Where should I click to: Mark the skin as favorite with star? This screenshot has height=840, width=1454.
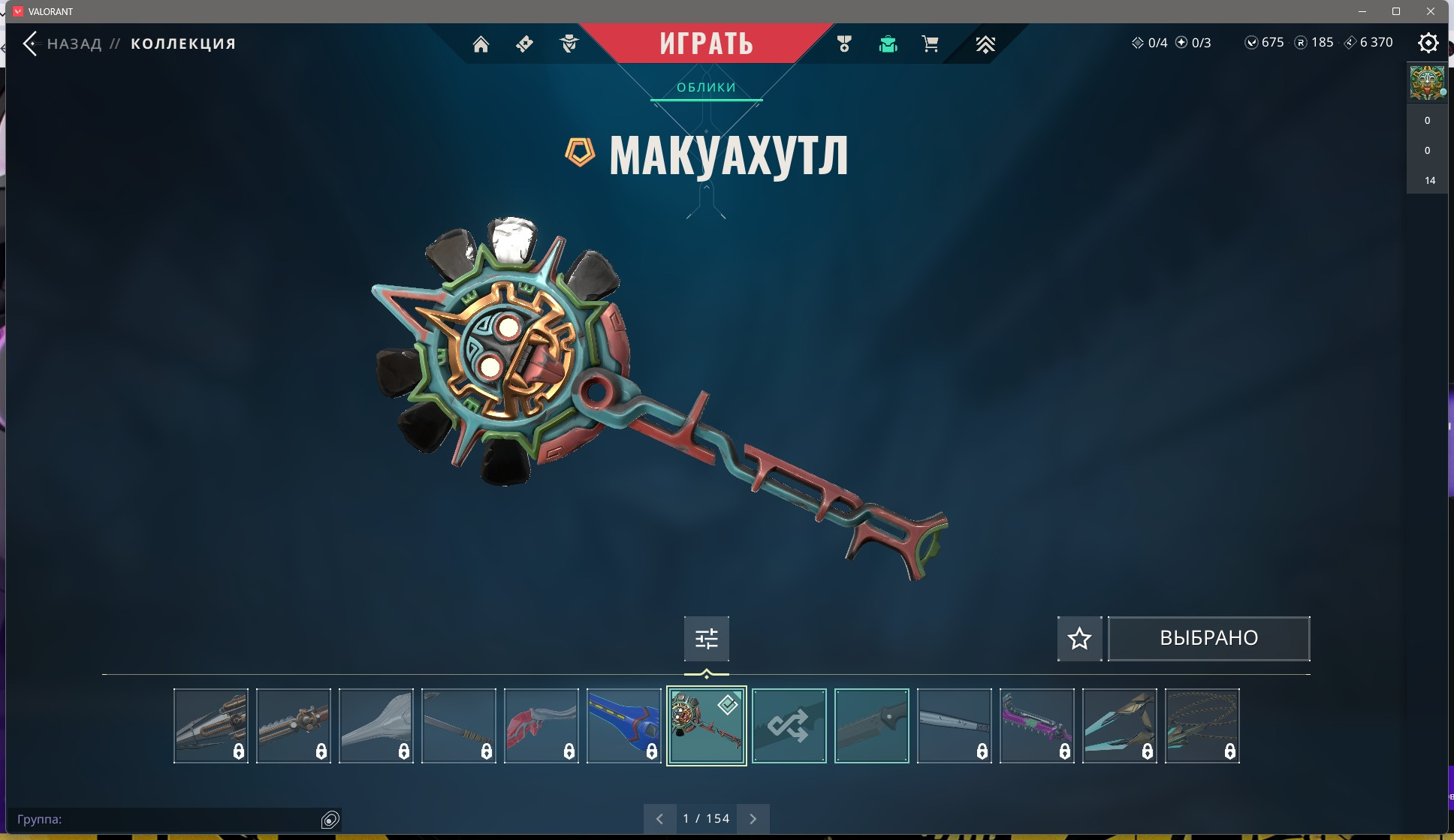[1079, 639]
